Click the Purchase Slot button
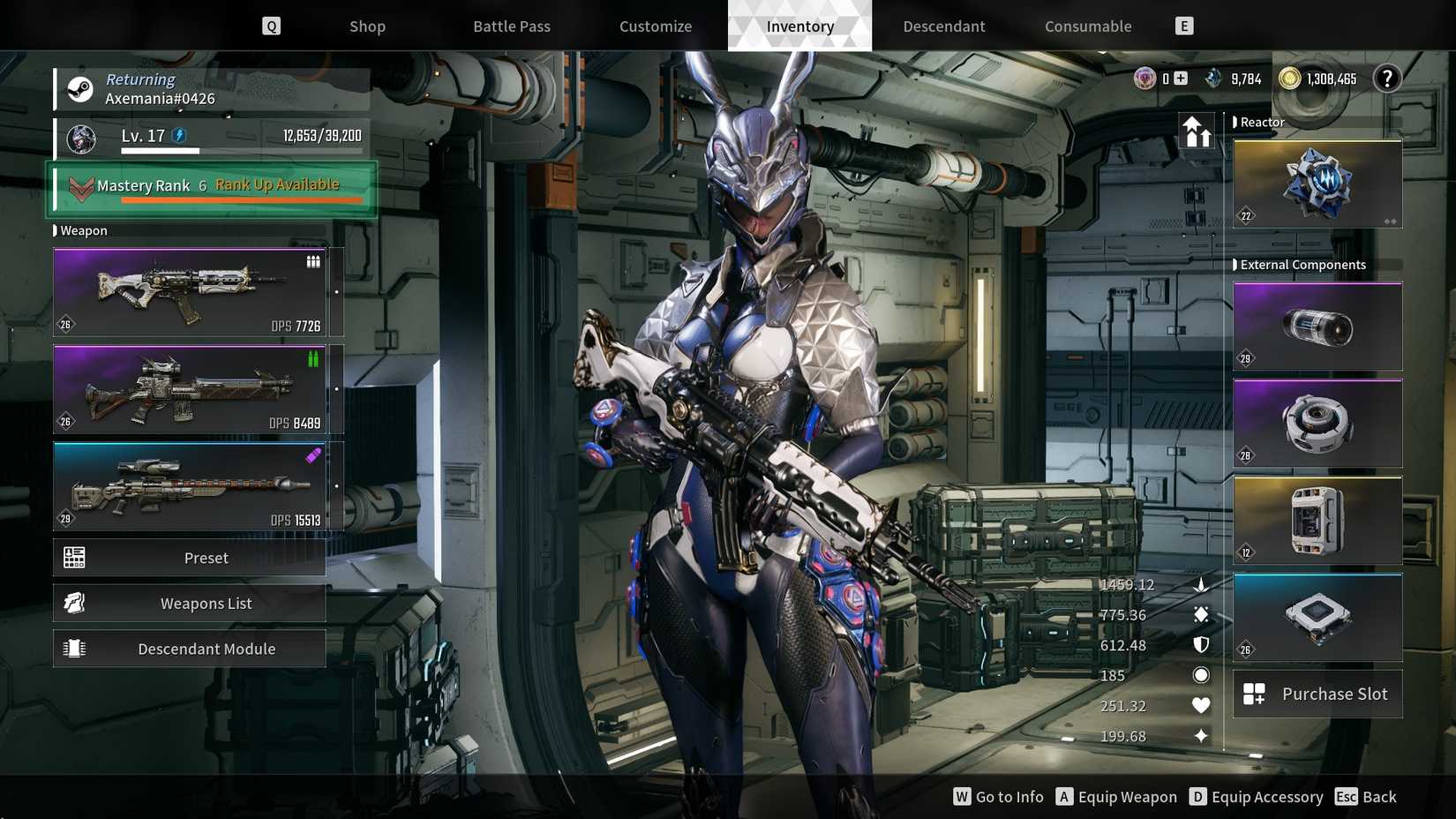Screen dimensions: 1456x819 1317,694
